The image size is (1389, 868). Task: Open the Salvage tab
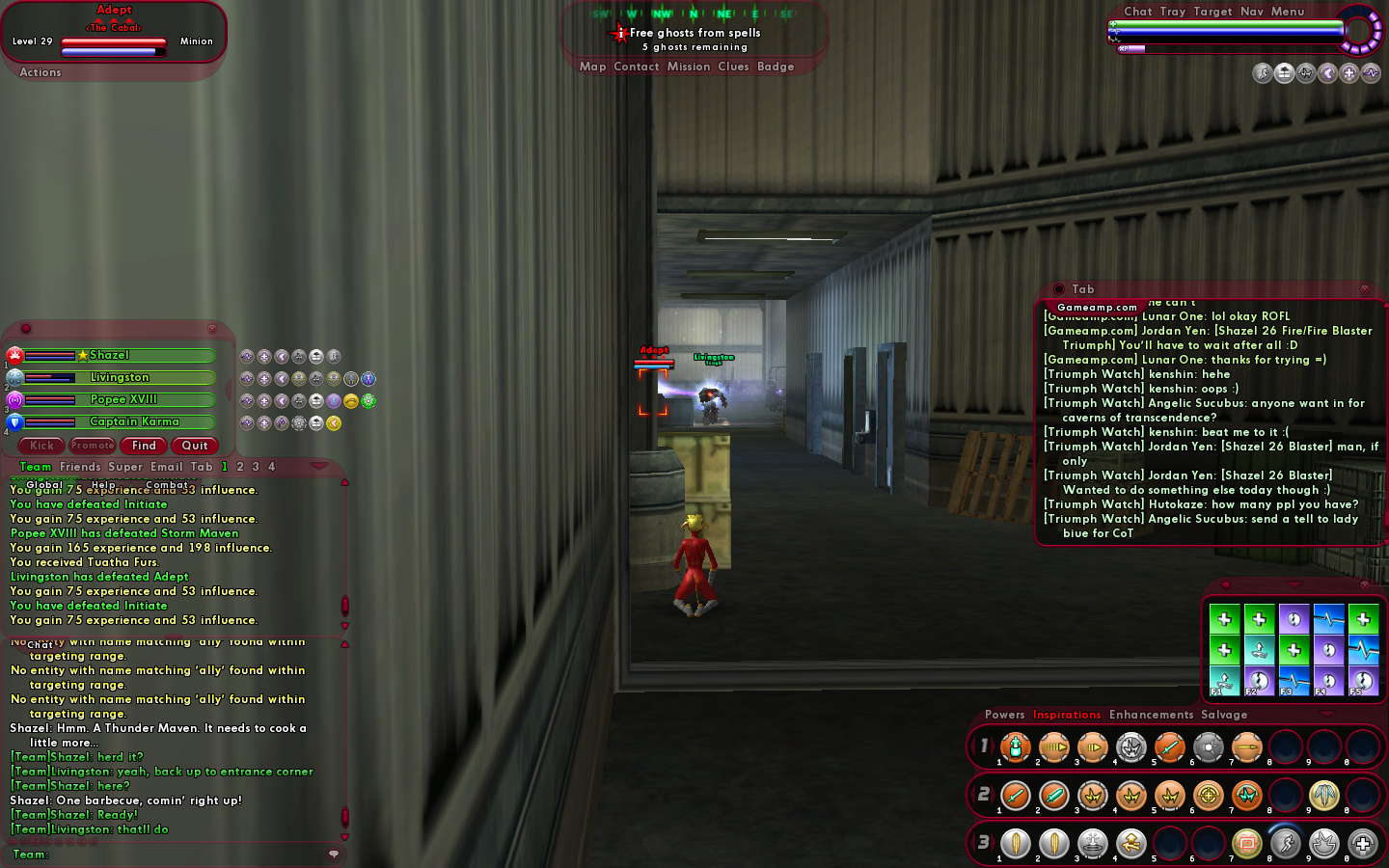click(x=1223, y=715)
